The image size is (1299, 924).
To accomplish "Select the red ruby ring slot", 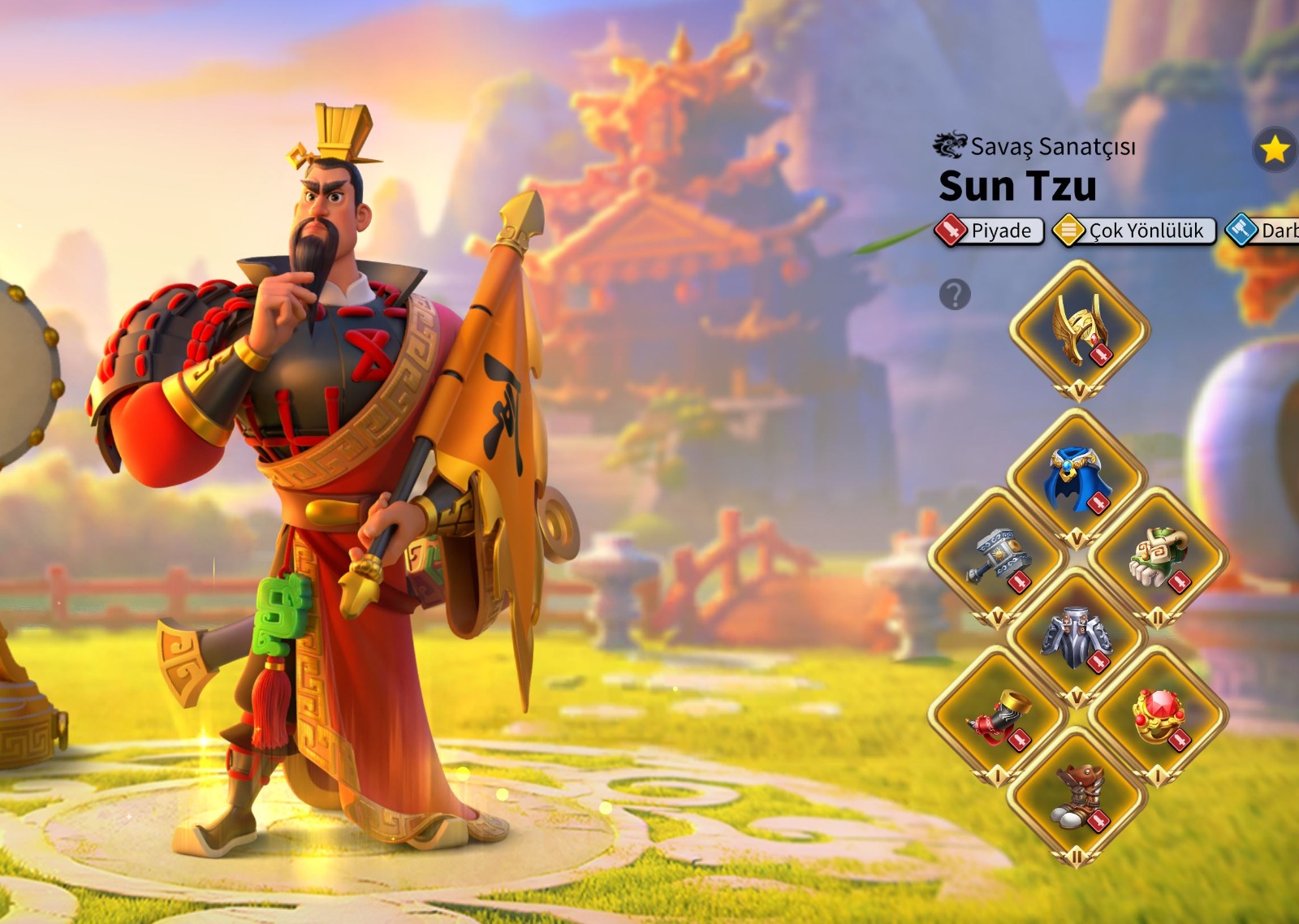I will tap(1158, 716).
